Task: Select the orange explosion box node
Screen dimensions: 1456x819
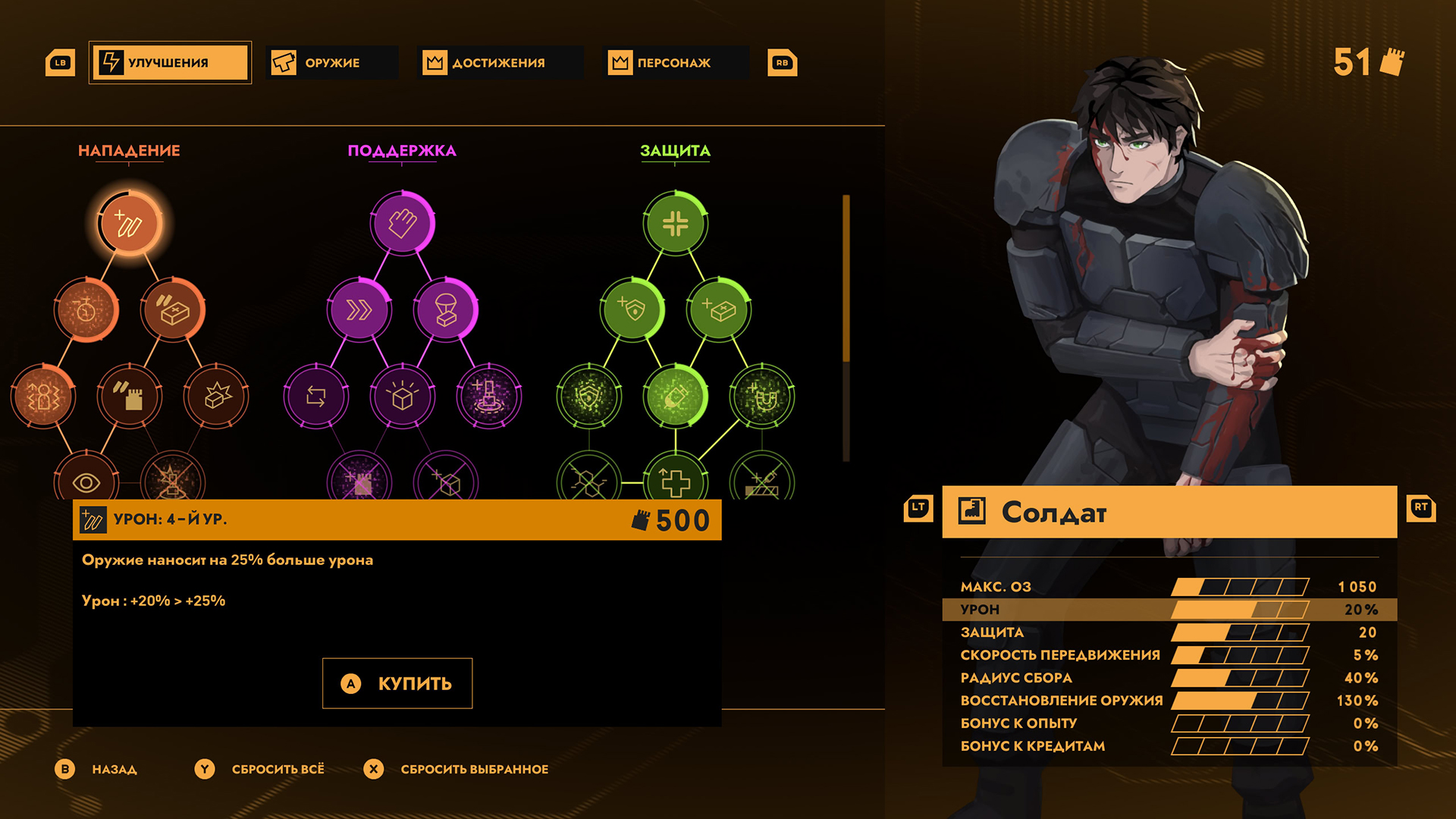Action: 216,396
